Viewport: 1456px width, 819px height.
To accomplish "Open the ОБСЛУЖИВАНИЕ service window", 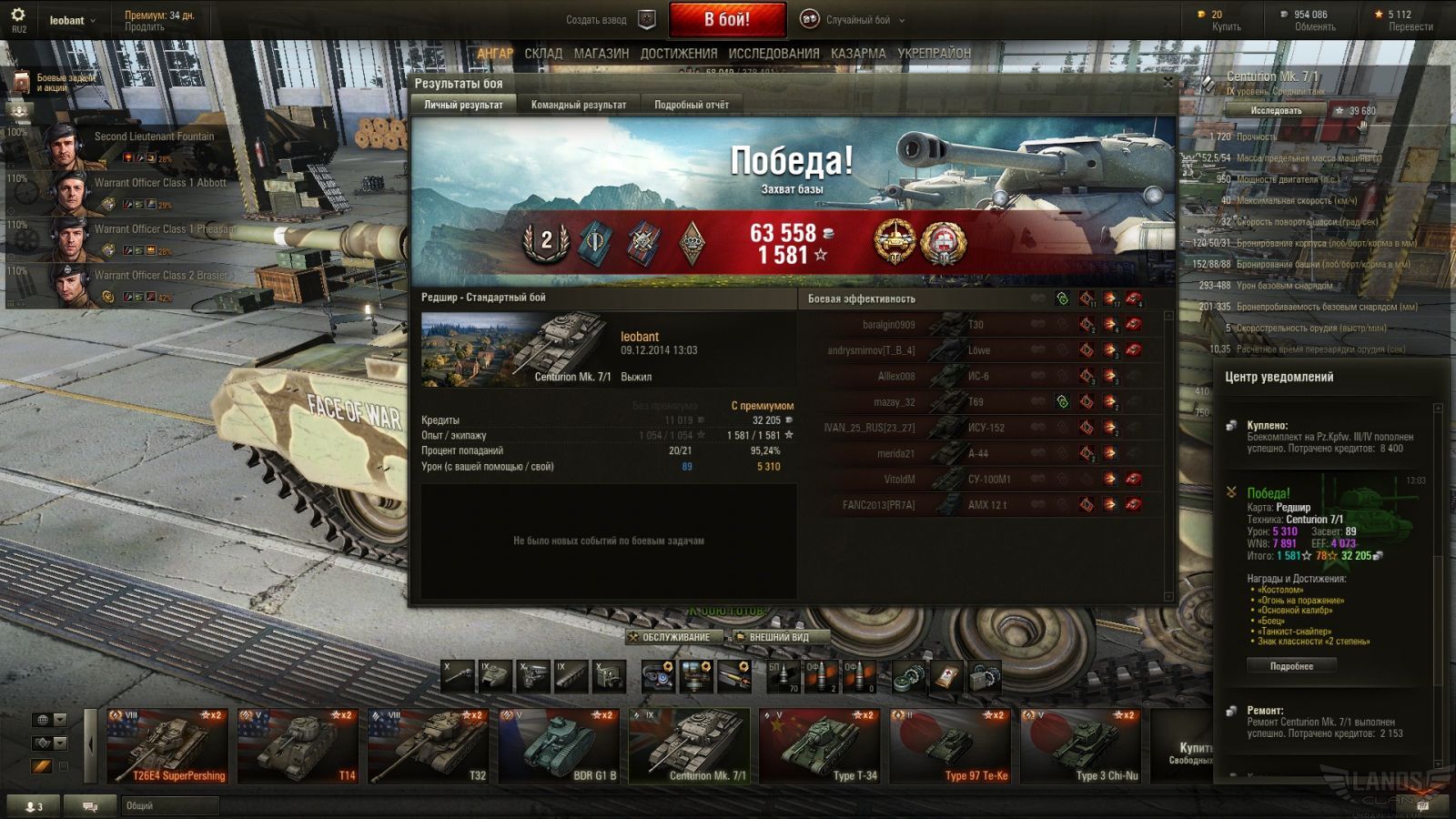I will coord(675,637).
